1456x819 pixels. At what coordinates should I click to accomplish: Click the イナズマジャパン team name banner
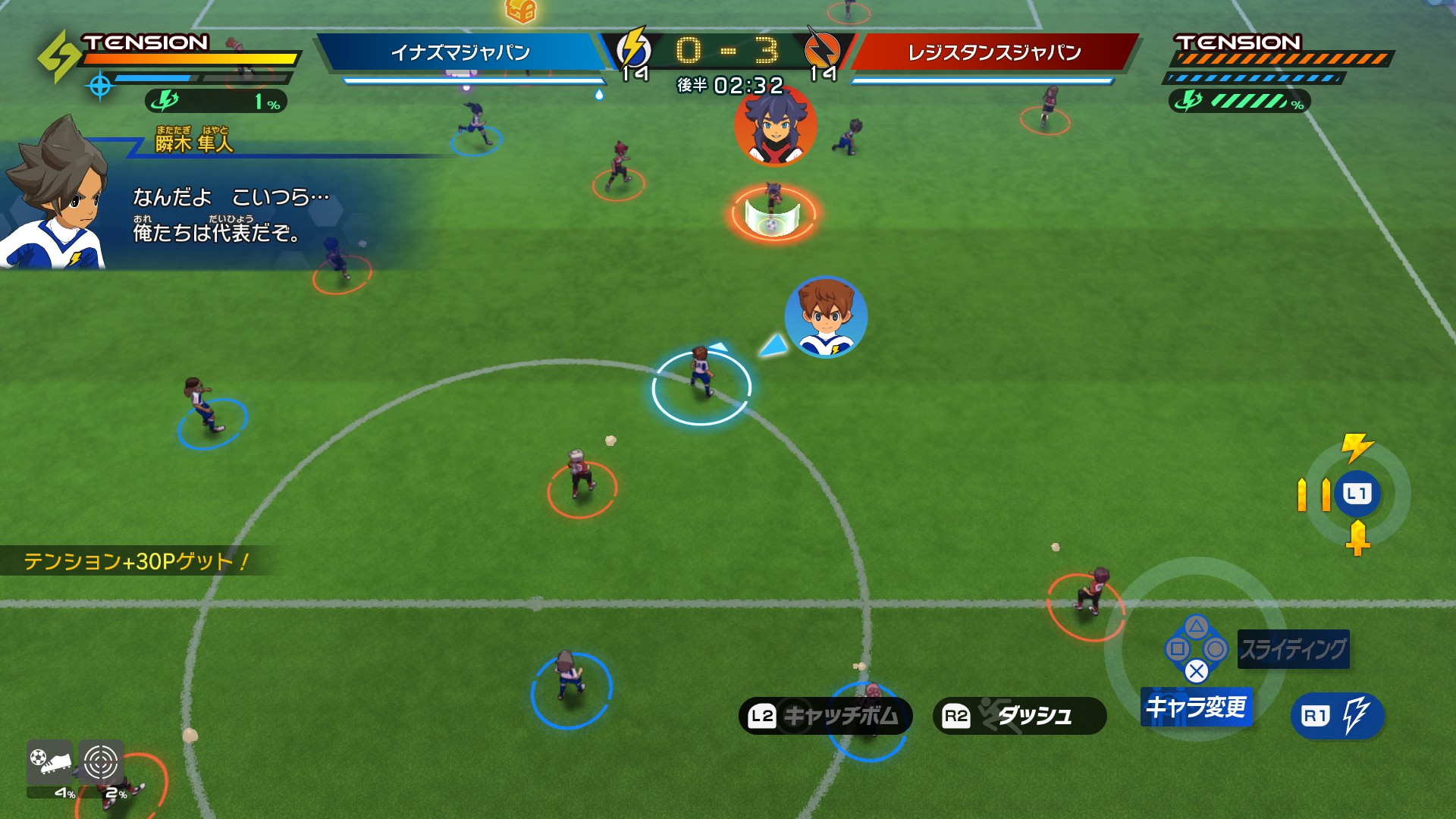pos(460,52)
